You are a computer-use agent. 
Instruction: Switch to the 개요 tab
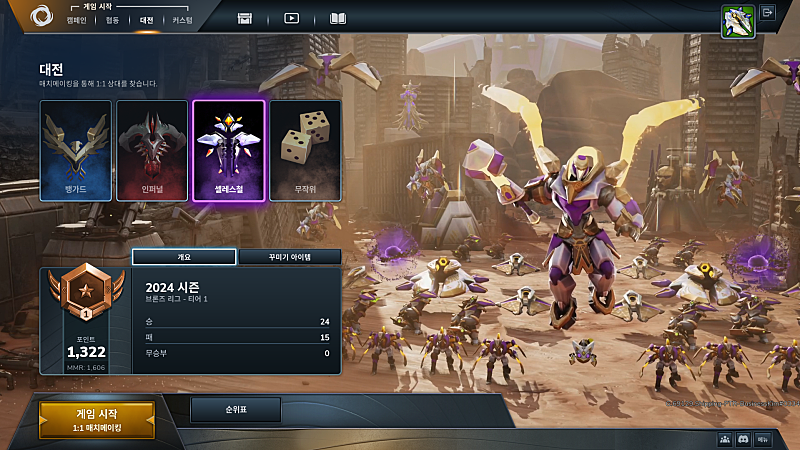tap(184, 257)
